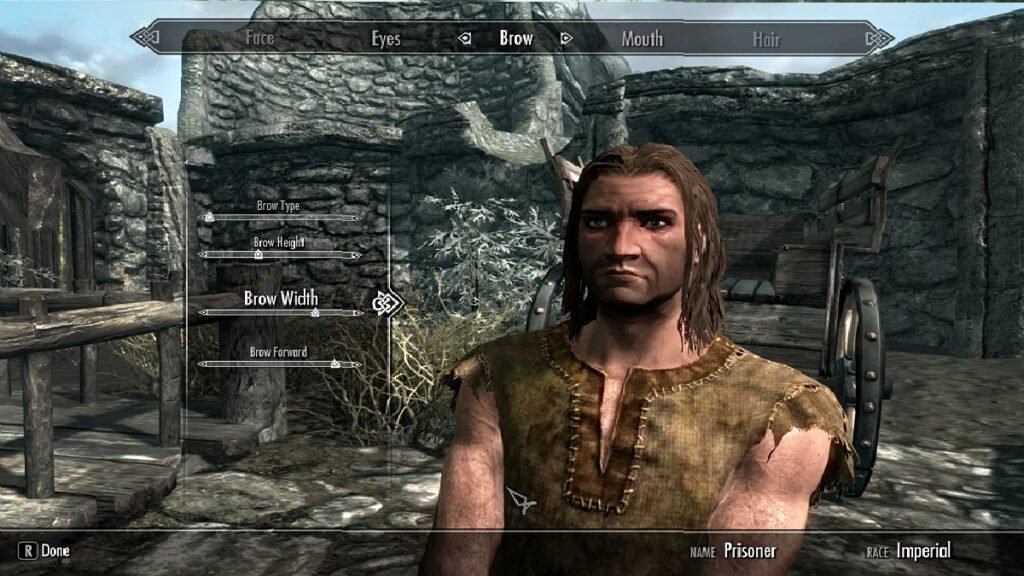Switch to the Face tab

pos(259,39)
